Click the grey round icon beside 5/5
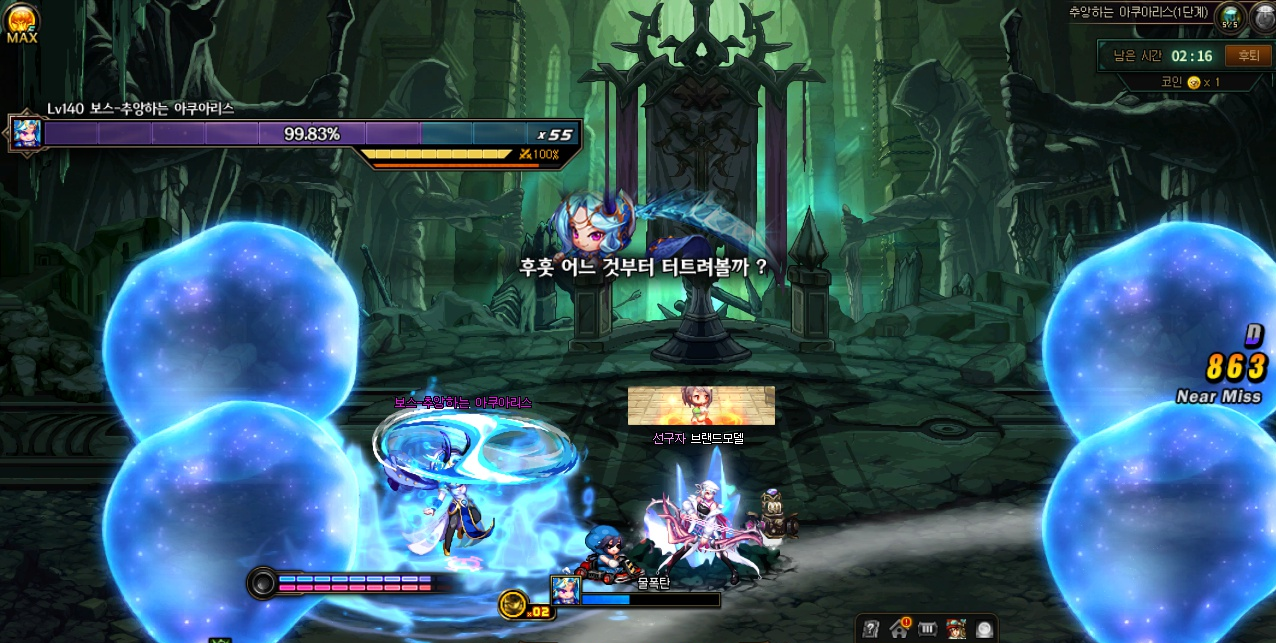This screenshot has width=1276, height=643. tap(1263, 16)
